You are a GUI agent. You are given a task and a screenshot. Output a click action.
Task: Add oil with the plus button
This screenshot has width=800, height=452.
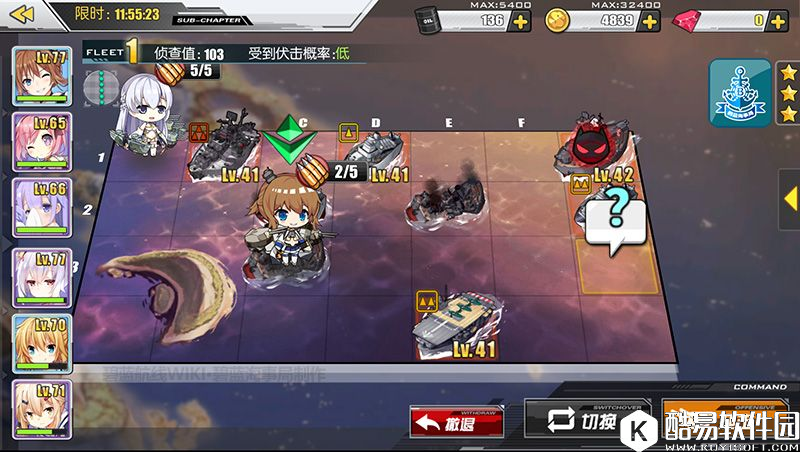point(520,20)
